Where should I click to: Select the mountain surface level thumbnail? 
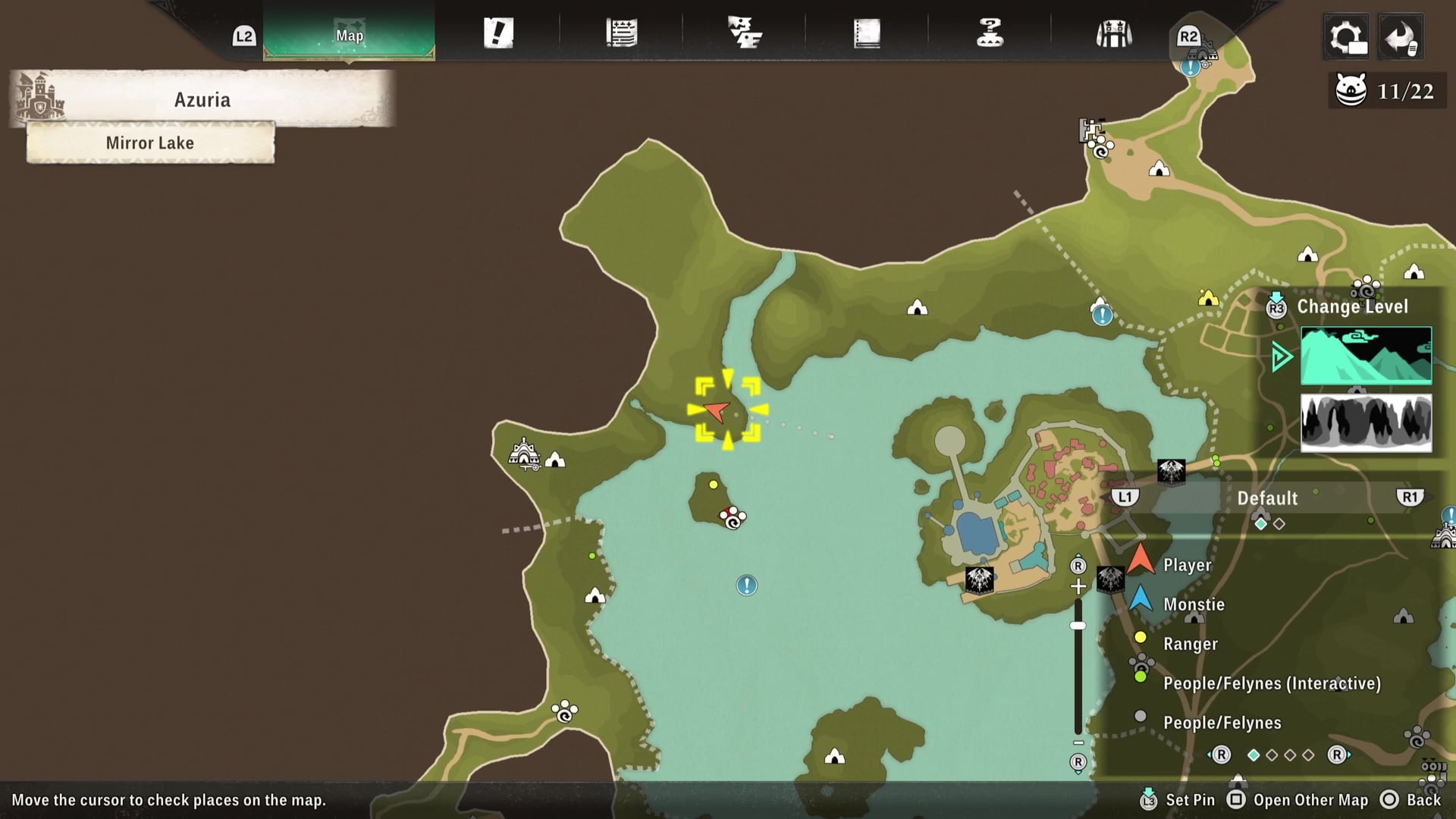pos(1366,356)
